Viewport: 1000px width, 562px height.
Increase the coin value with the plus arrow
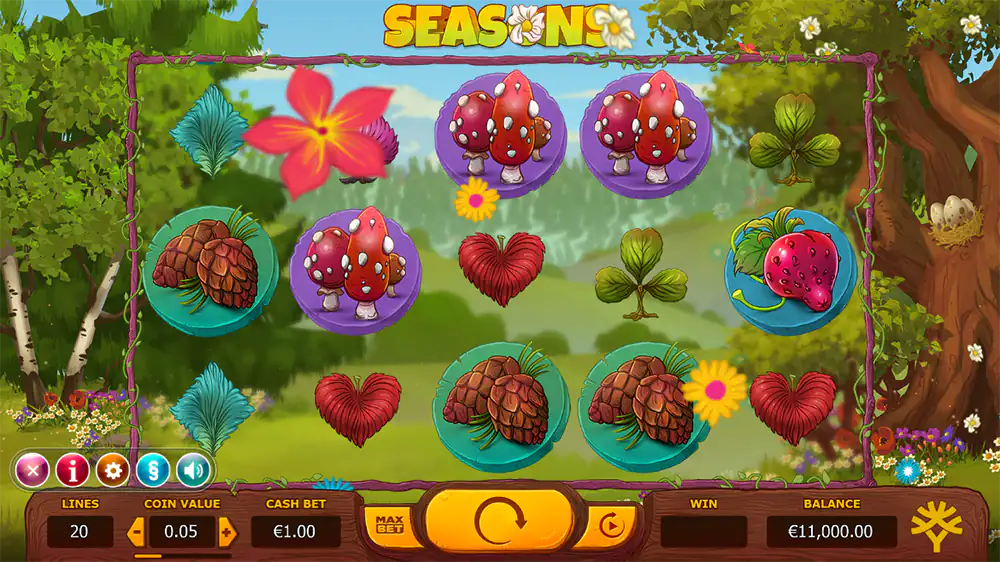click(227, 531)
